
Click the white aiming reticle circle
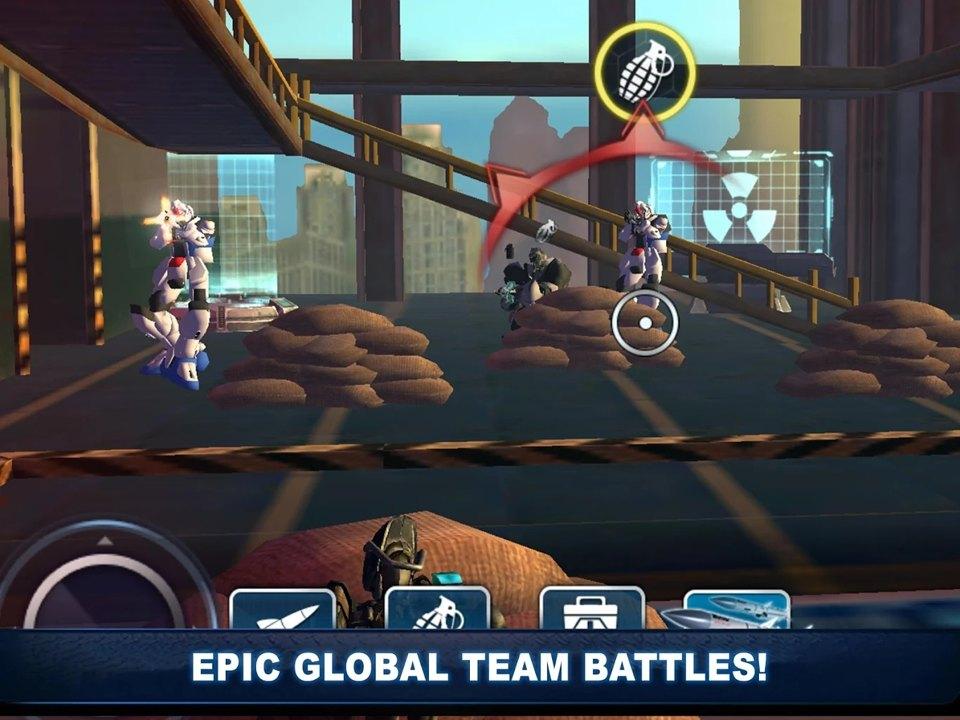click(645, 323)
